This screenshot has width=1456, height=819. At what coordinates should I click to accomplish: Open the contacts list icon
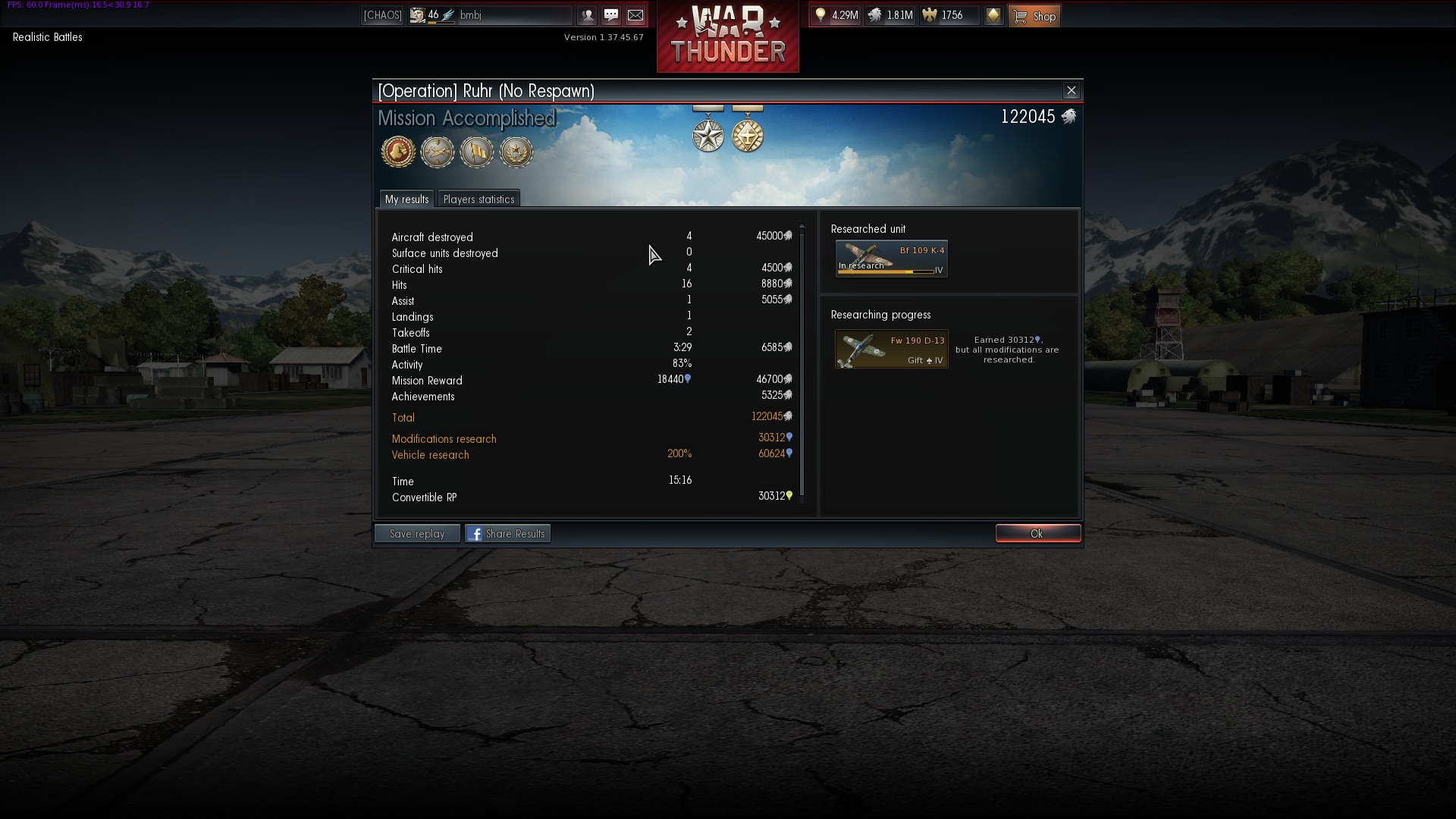587,15
